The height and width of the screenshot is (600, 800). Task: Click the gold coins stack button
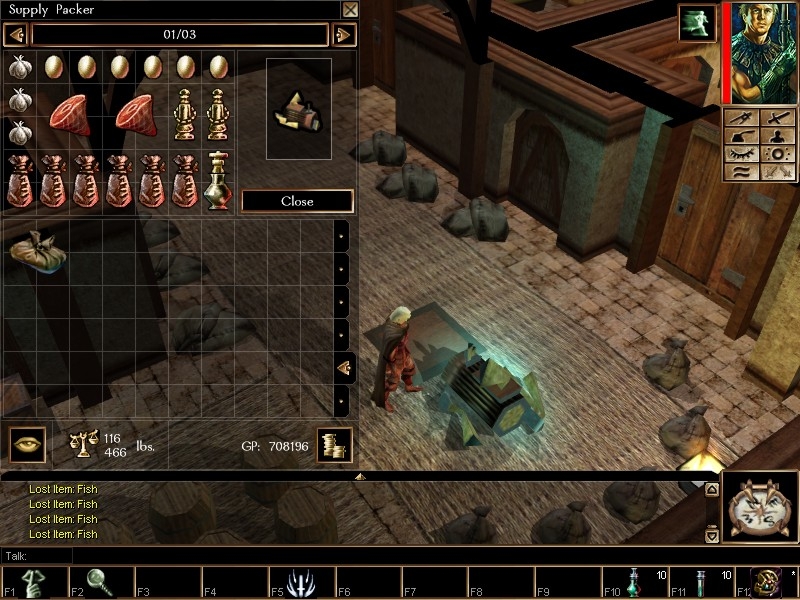[334, 445]
